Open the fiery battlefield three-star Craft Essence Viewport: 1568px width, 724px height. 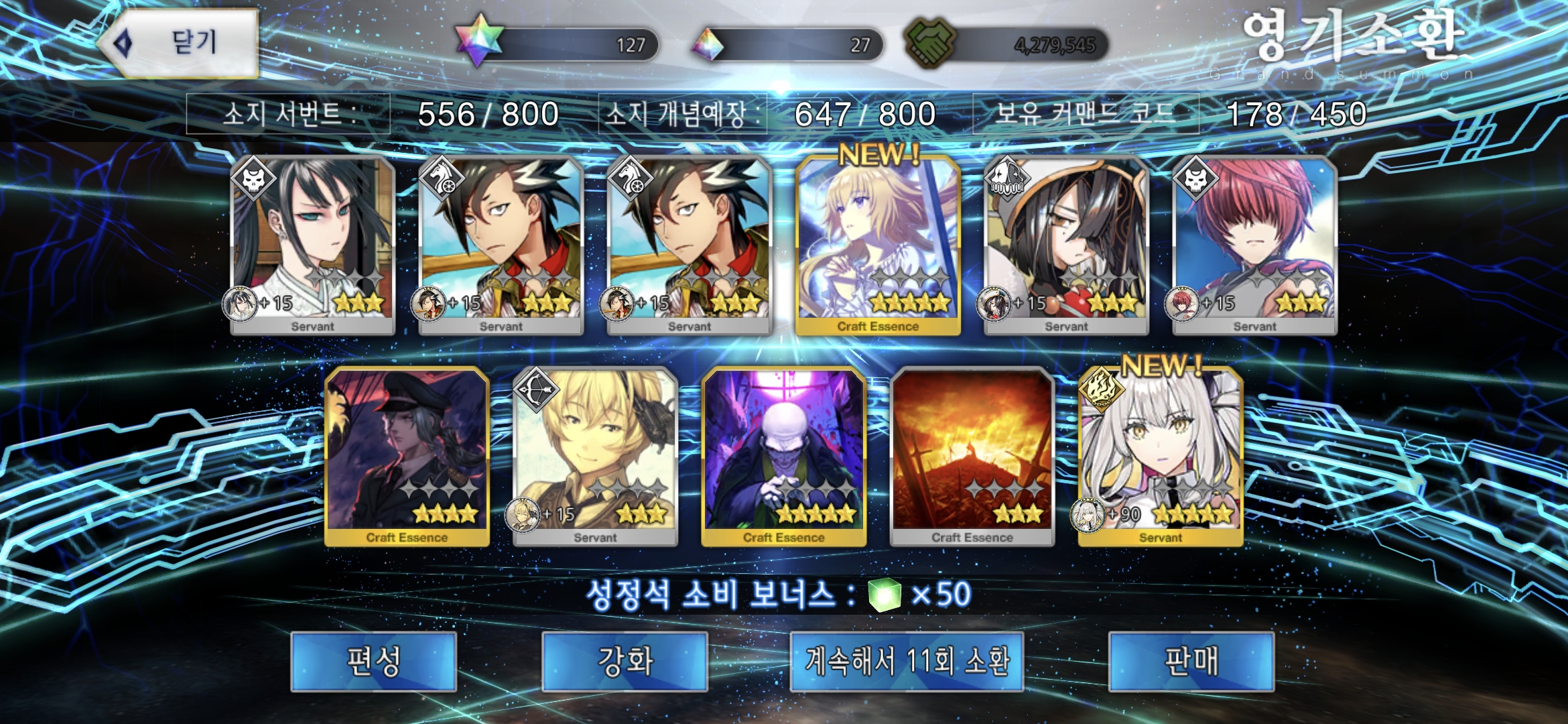point(972,457)
